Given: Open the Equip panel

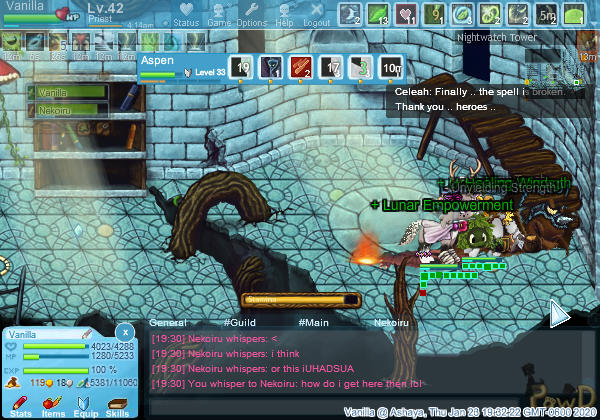Looking at the screenshot, I should pyautogui.click(x=86, y=405).
